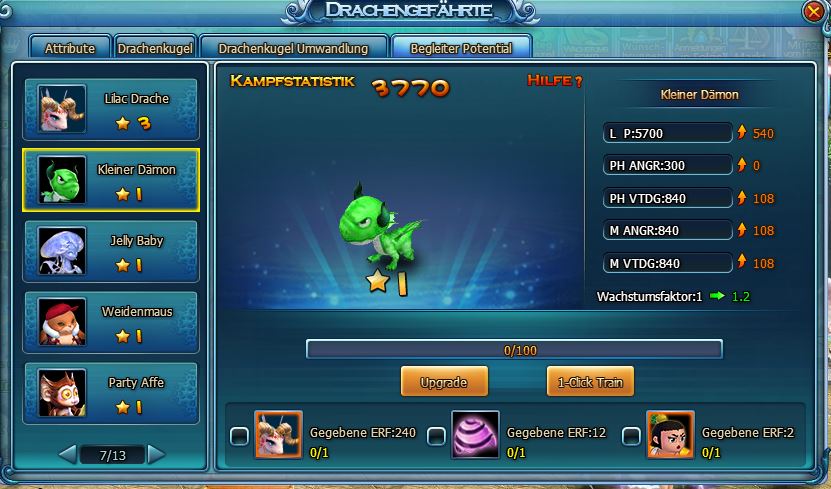This screenshot has width=831, height=489.
Task: Check the box for the ERF:2 companion
Action: (631, 436)
